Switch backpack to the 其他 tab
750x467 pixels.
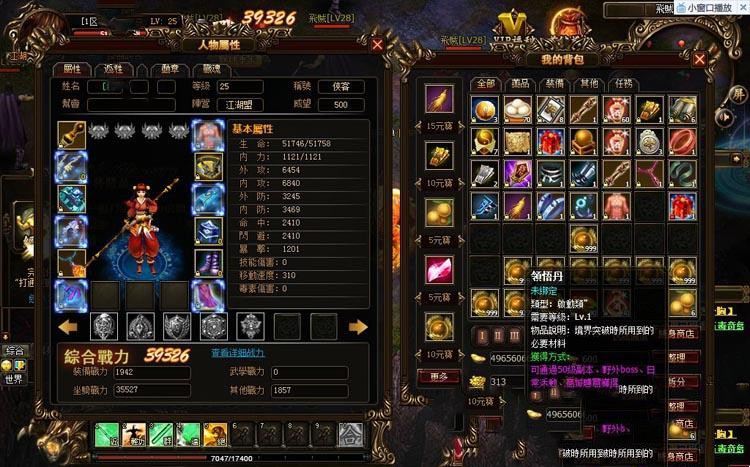tap(588, 83)
